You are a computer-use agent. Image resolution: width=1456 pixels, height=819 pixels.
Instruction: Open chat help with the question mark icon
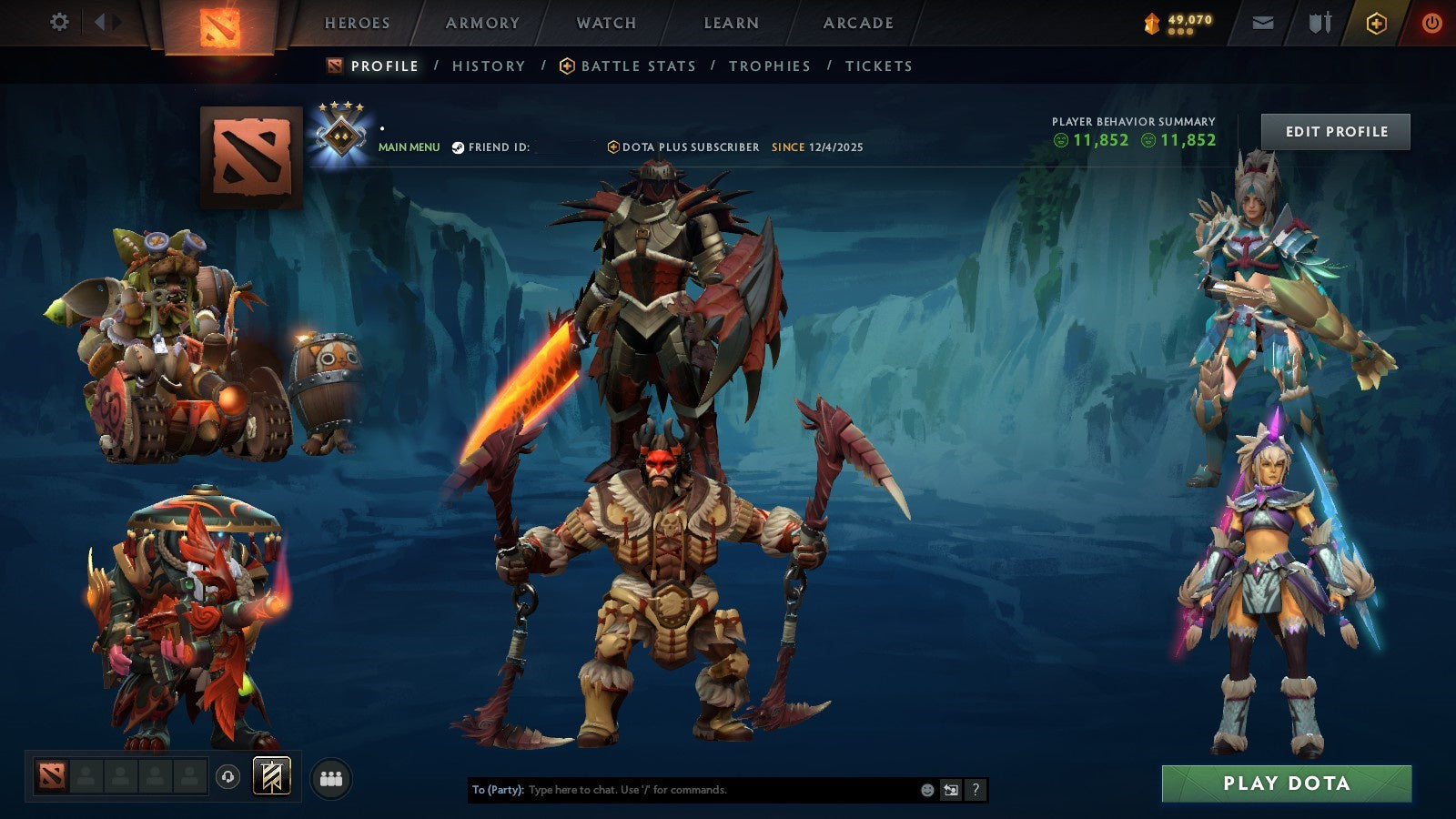point(975,790)
